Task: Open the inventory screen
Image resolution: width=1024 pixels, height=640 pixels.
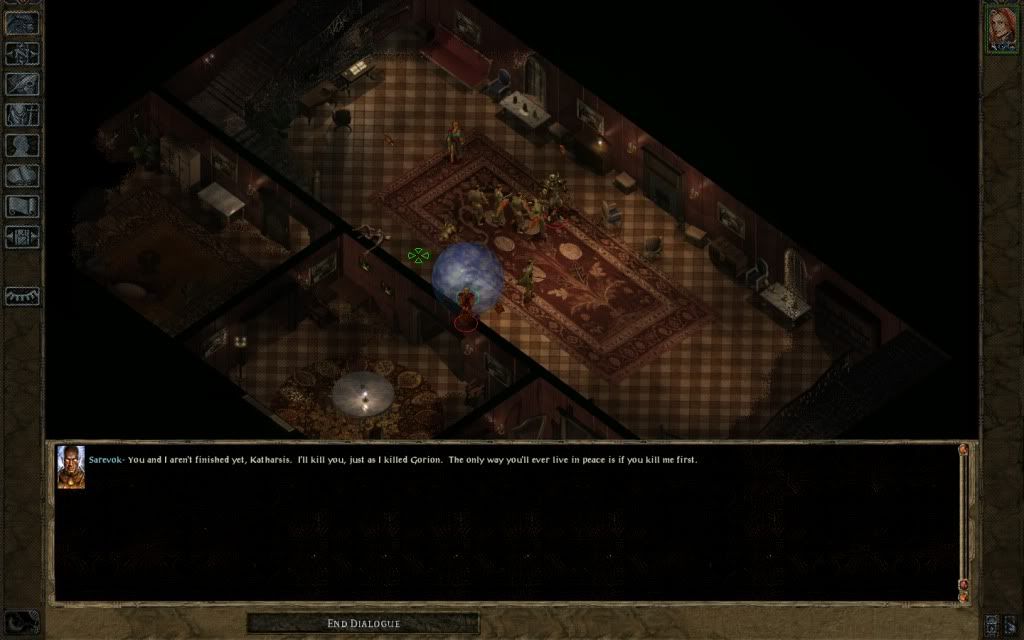Action: (22, 115)
